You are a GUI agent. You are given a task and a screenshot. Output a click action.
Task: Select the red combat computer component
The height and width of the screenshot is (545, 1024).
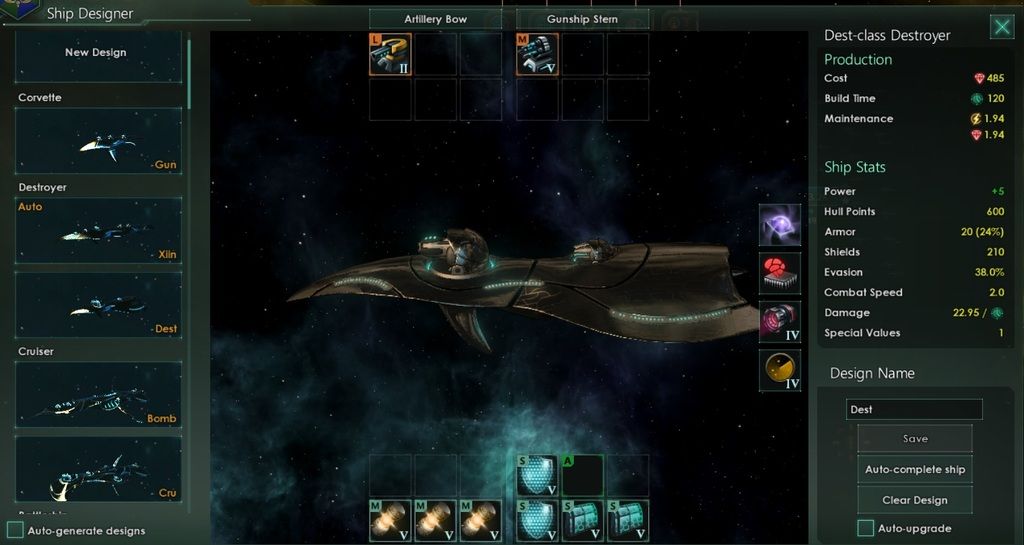779,273
